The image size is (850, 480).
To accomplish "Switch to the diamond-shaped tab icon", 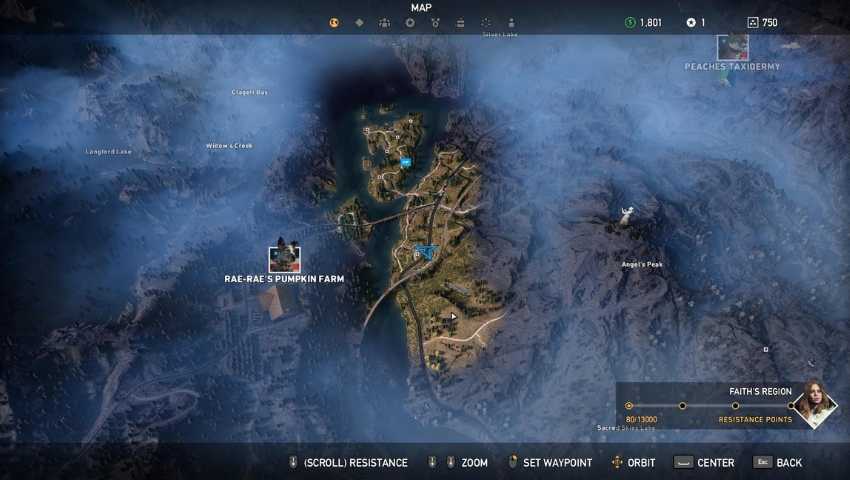I will 359,22.
